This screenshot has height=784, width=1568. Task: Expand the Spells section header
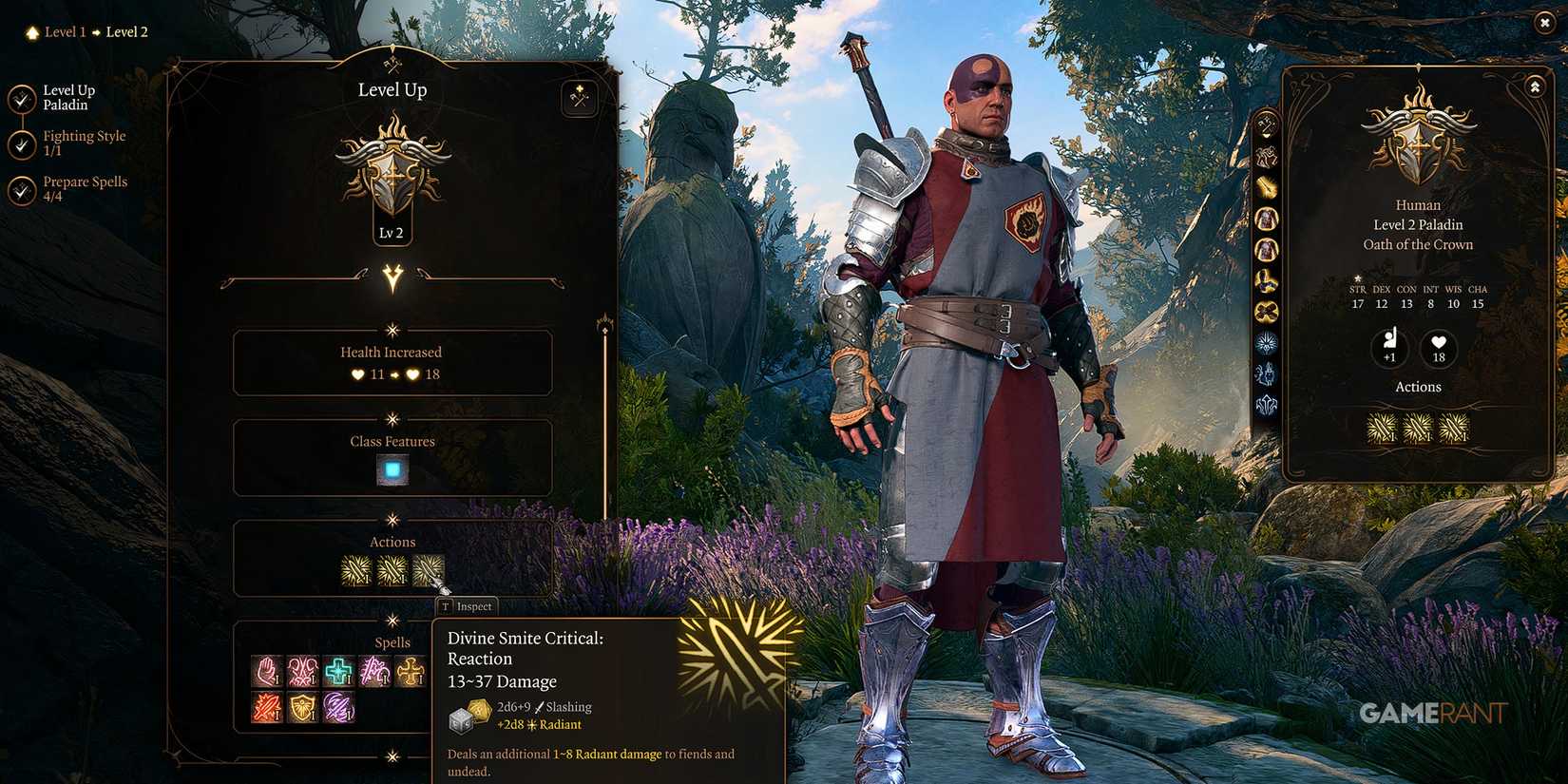(392, 641)
